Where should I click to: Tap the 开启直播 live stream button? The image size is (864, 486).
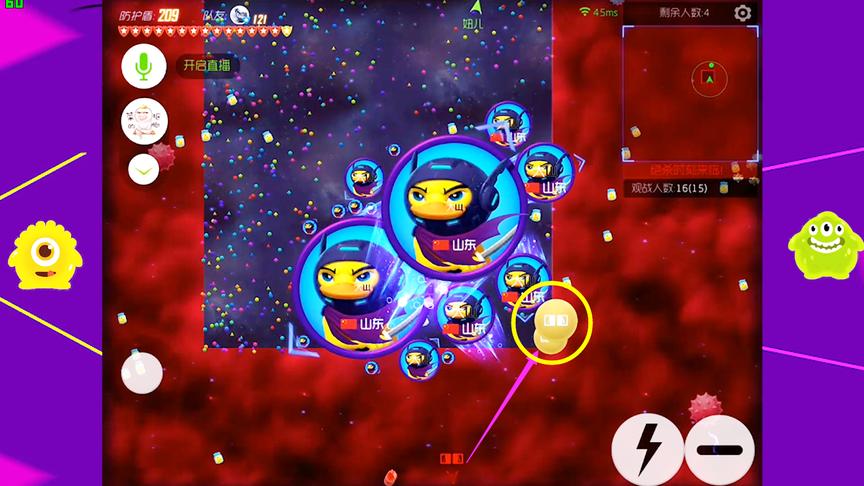(208, 66)
